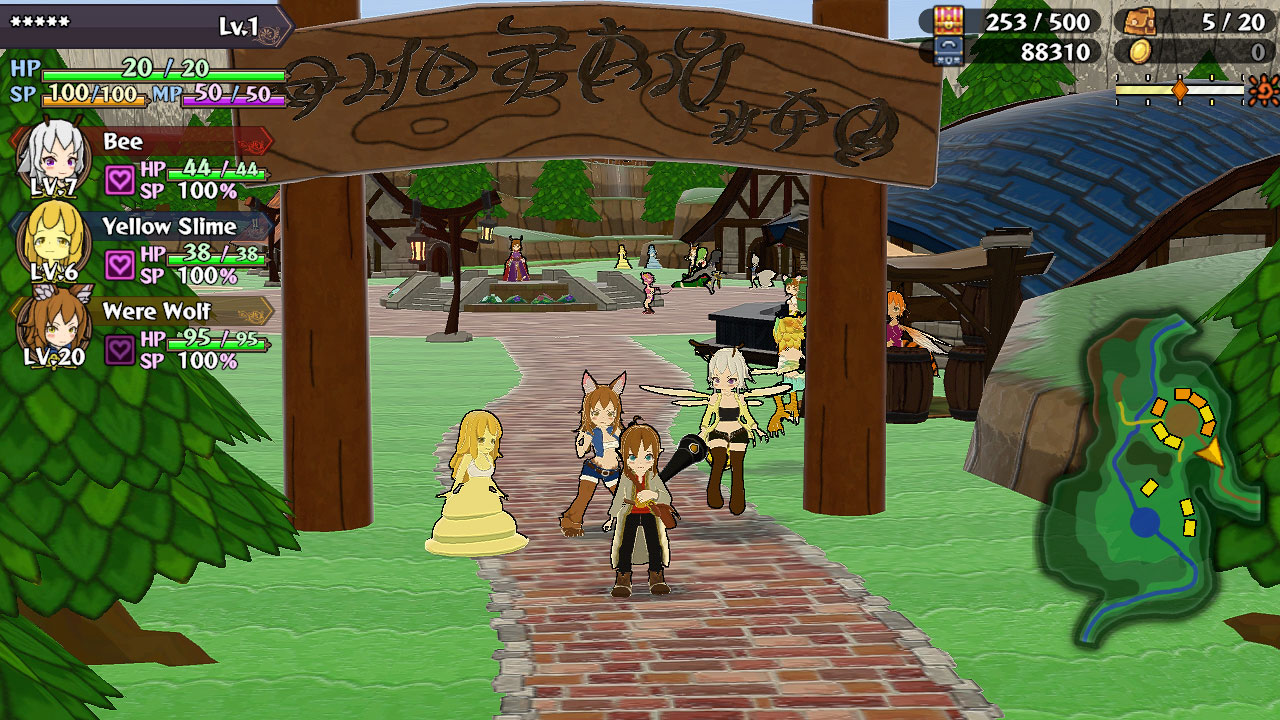Click the orange diamond marker on the time slider
This screenshot has width=1280, height=720.
point(1180,89)
